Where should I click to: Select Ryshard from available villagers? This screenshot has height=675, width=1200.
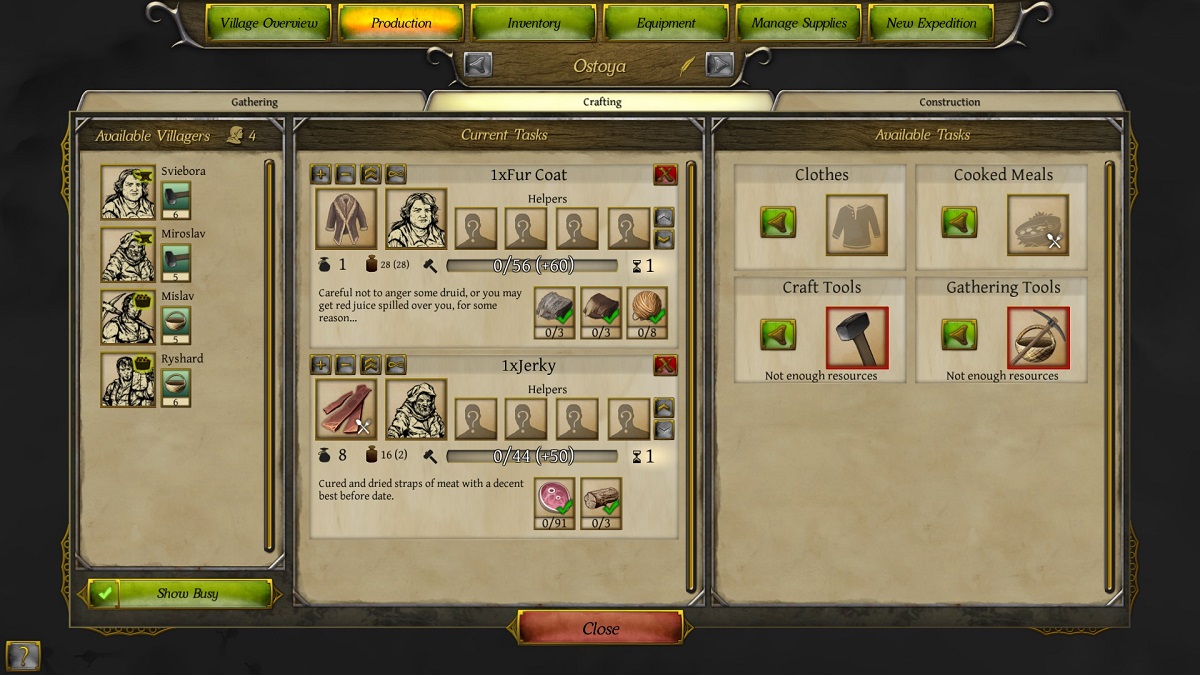127,380
